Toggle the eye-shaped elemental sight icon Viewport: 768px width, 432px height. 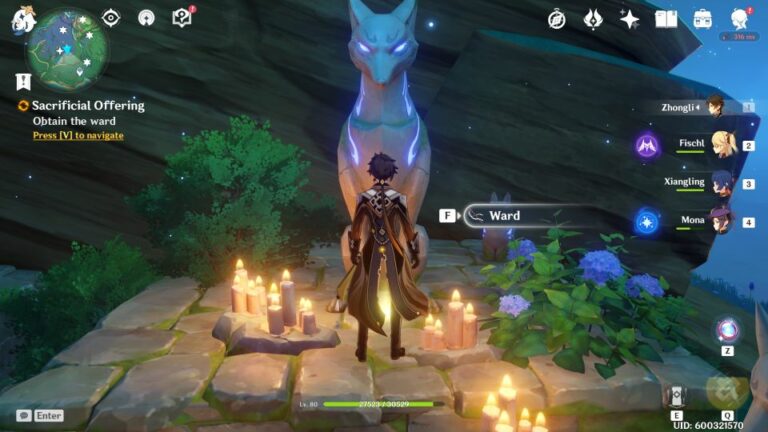click(x=111, y=18)
